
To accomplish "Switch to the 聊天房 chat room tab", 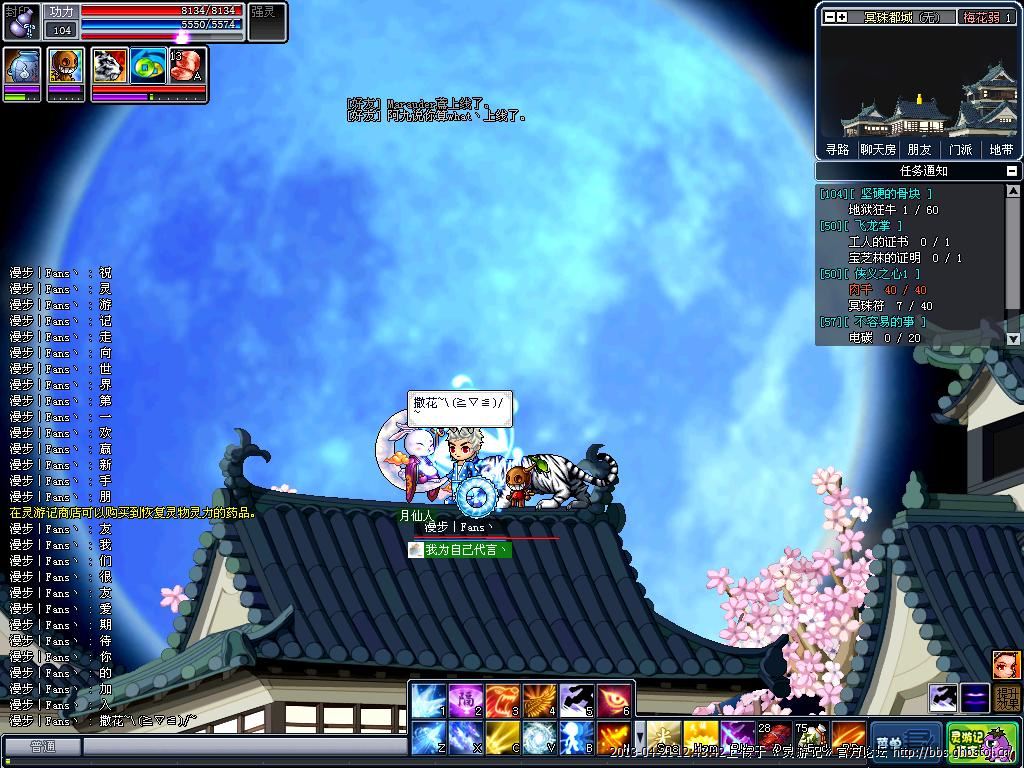I will pos(878,150).
